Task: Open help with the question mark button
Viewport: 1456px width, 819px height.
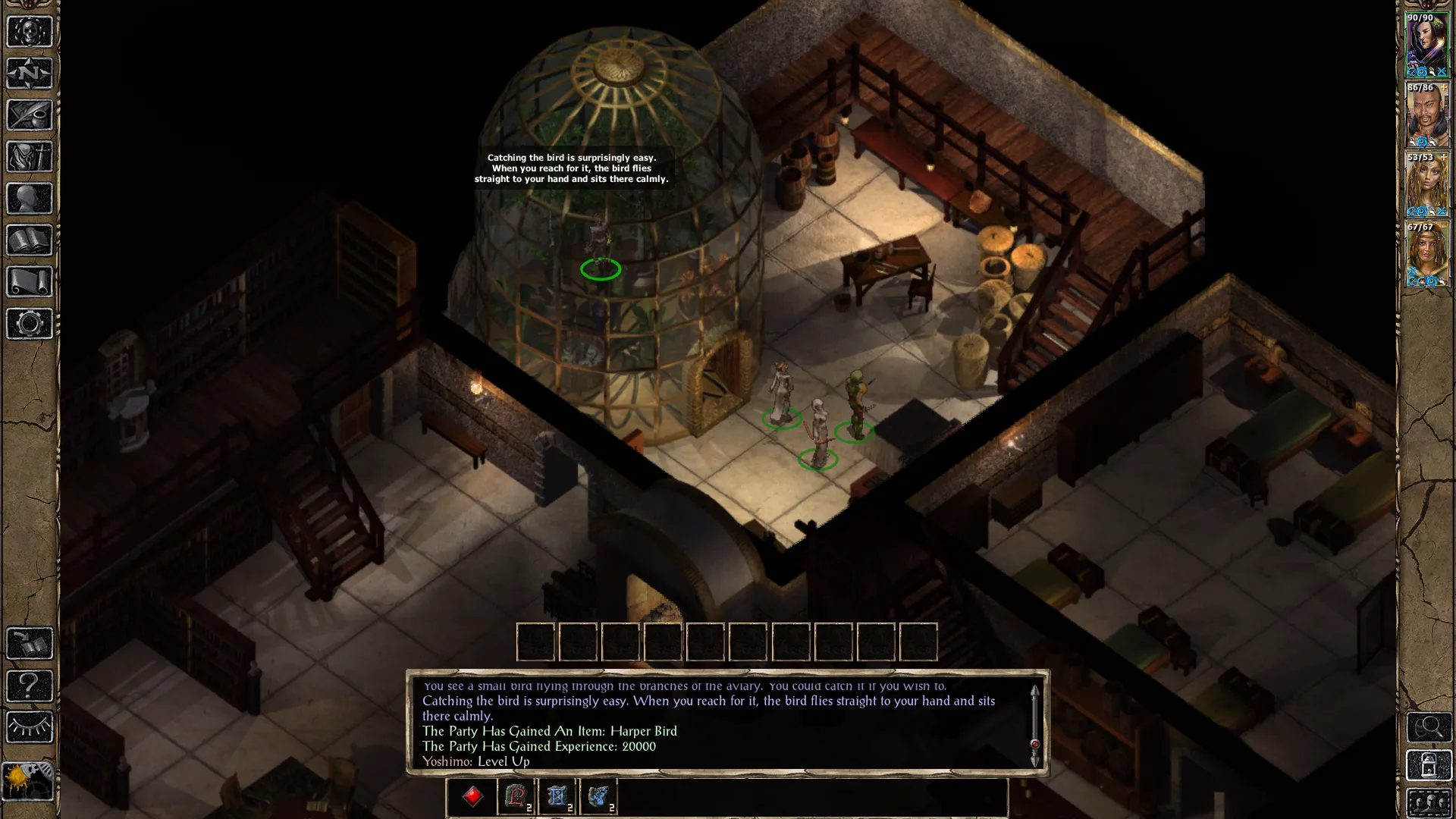Action: [x=29, y=686]
